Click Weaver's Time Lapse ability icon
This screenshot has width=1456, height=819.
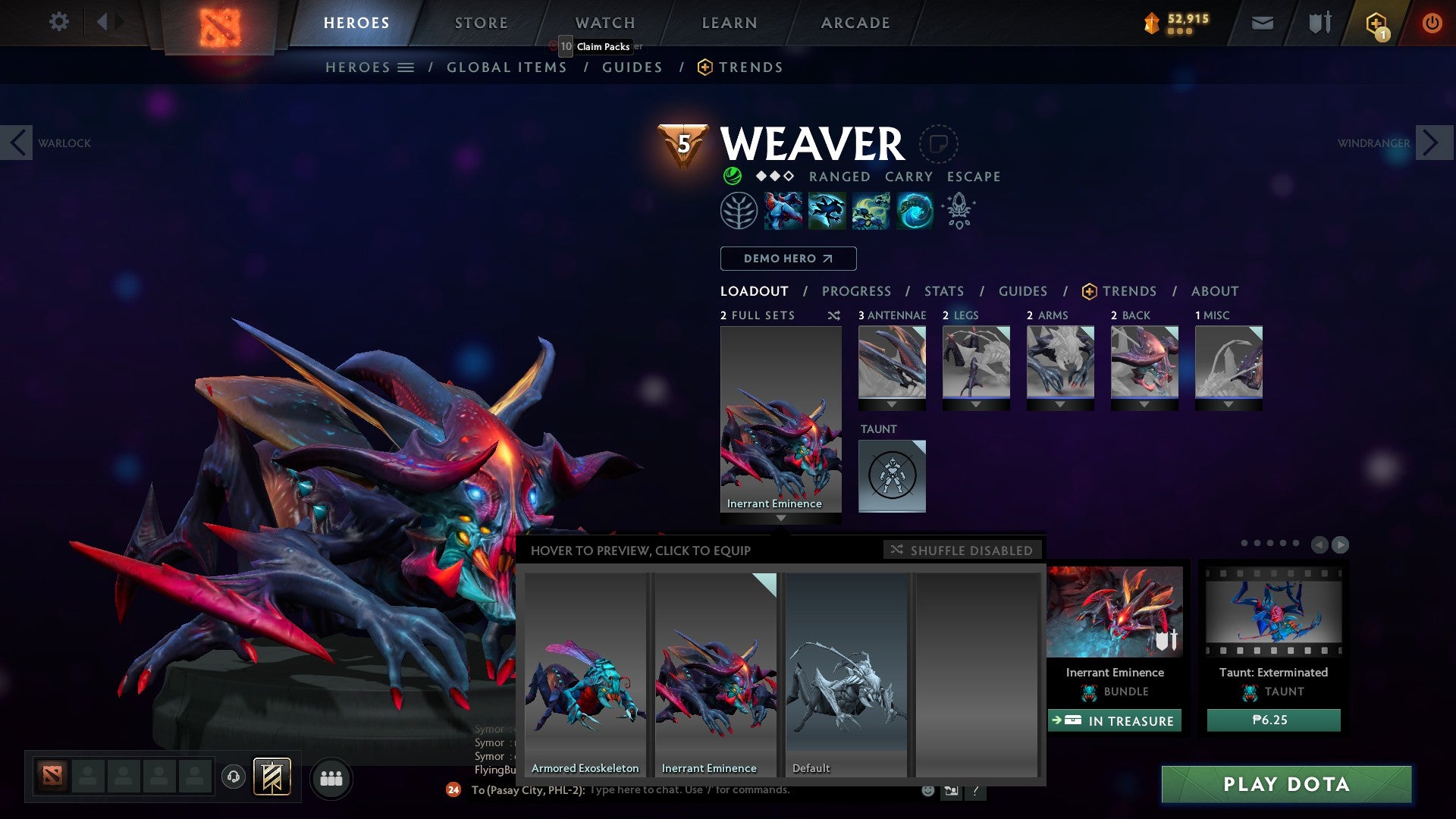tap(912, 210)
